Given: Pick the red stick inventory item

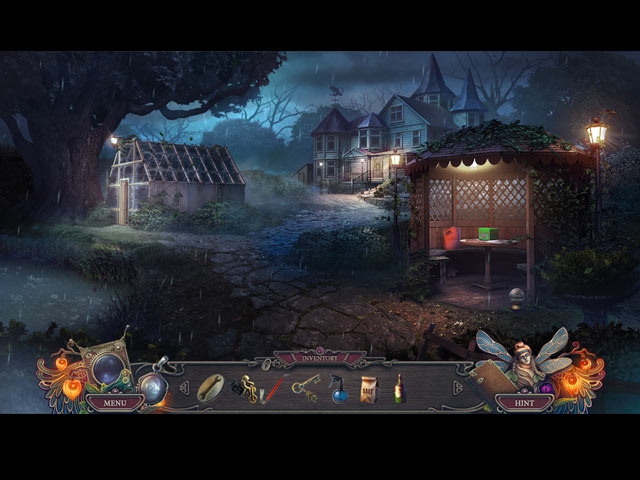Looking at the screenshot, I should (x=271, y=390).
